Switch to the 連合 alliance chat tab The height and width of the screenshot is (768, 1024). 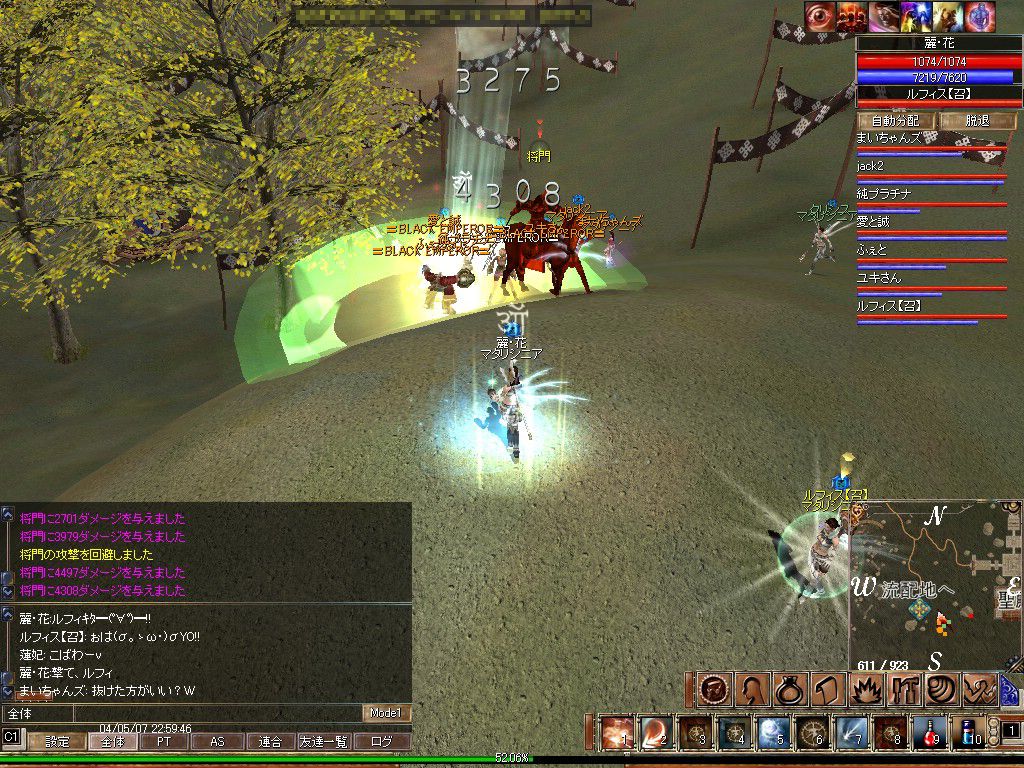tap(270, 742)
